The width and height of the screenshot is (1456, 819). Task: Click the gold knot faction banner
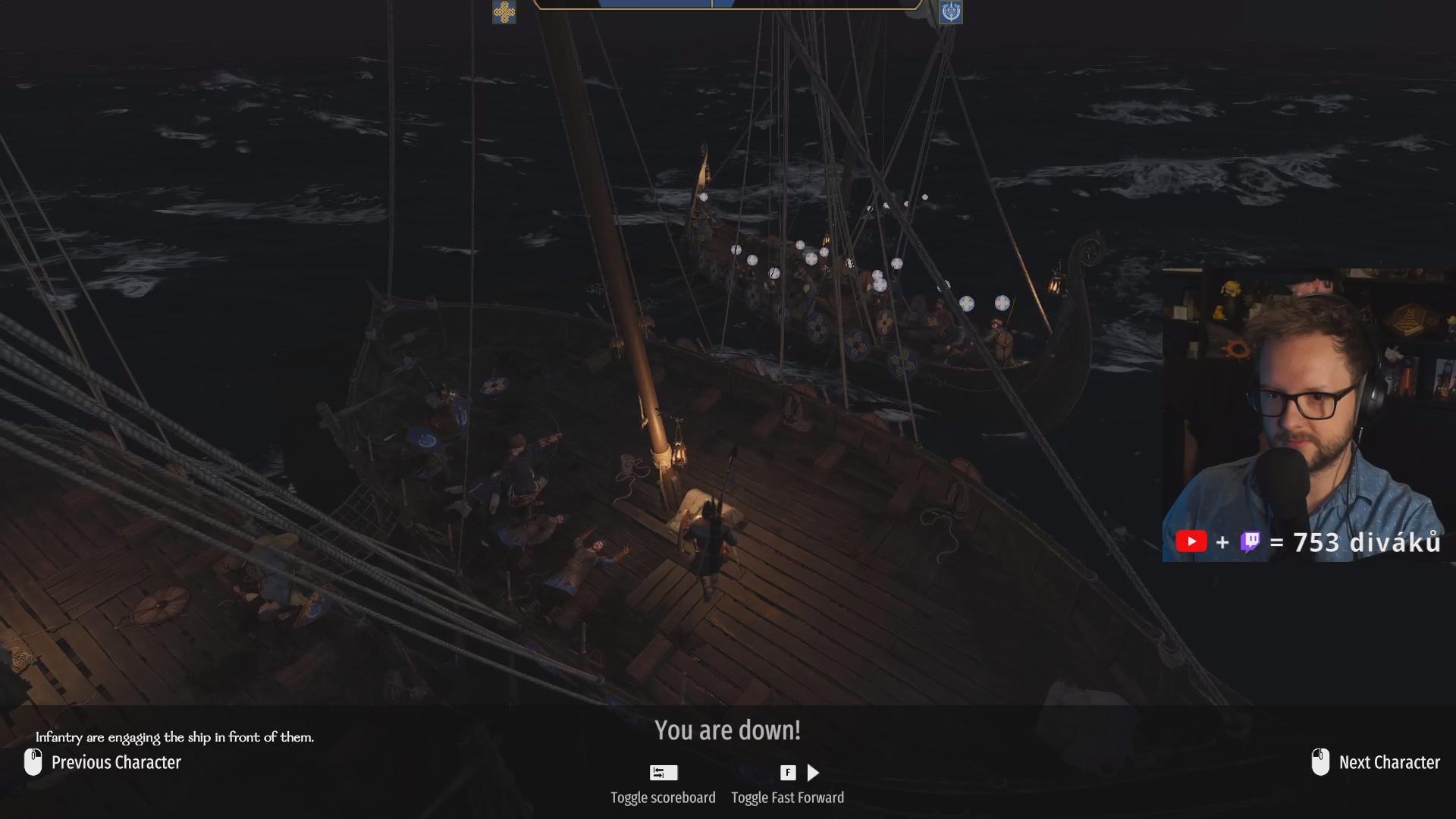point(504,12)
